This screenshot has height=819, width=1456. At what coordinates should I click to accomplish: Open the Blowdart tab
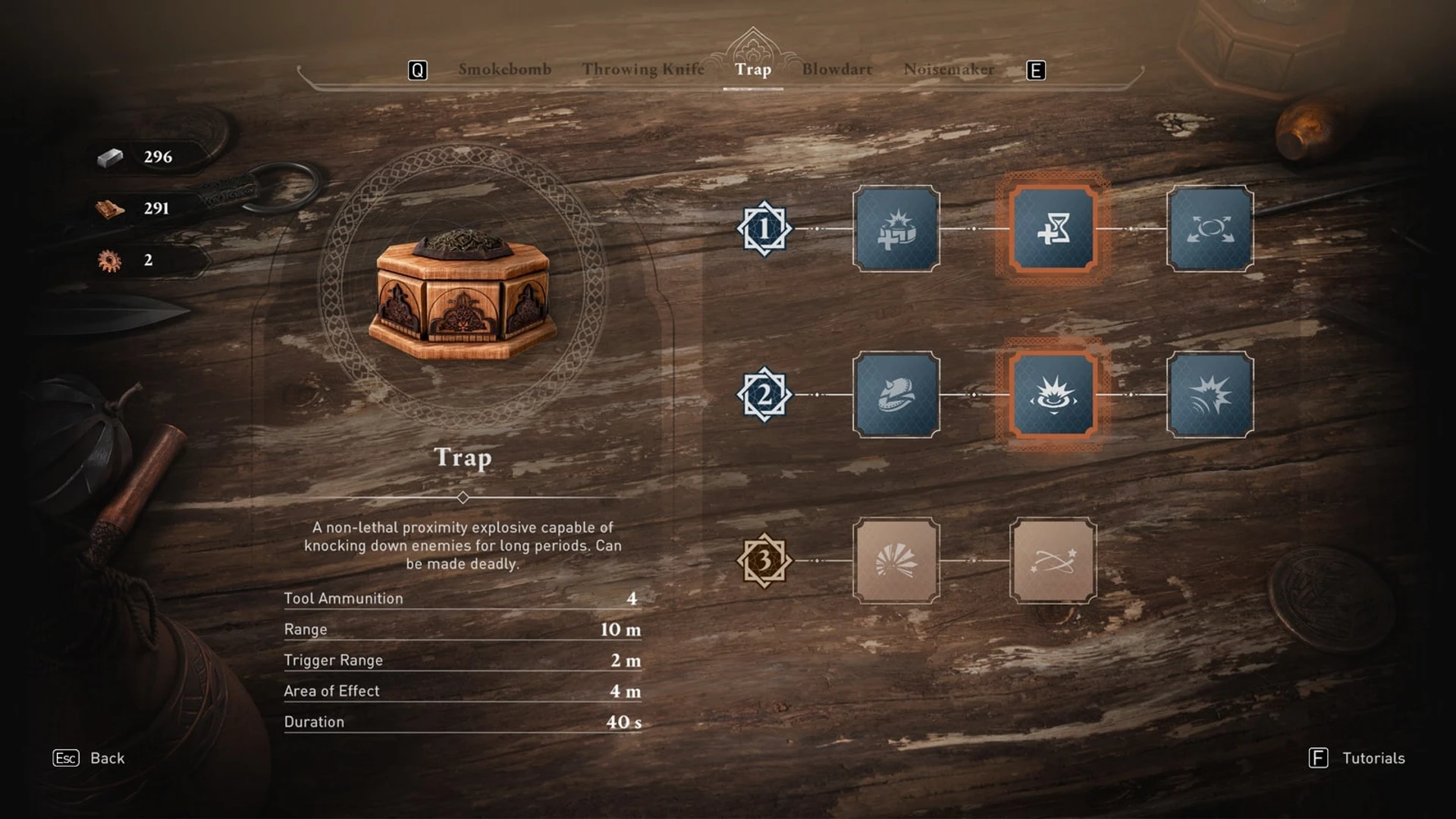click(x=839, y=70)
